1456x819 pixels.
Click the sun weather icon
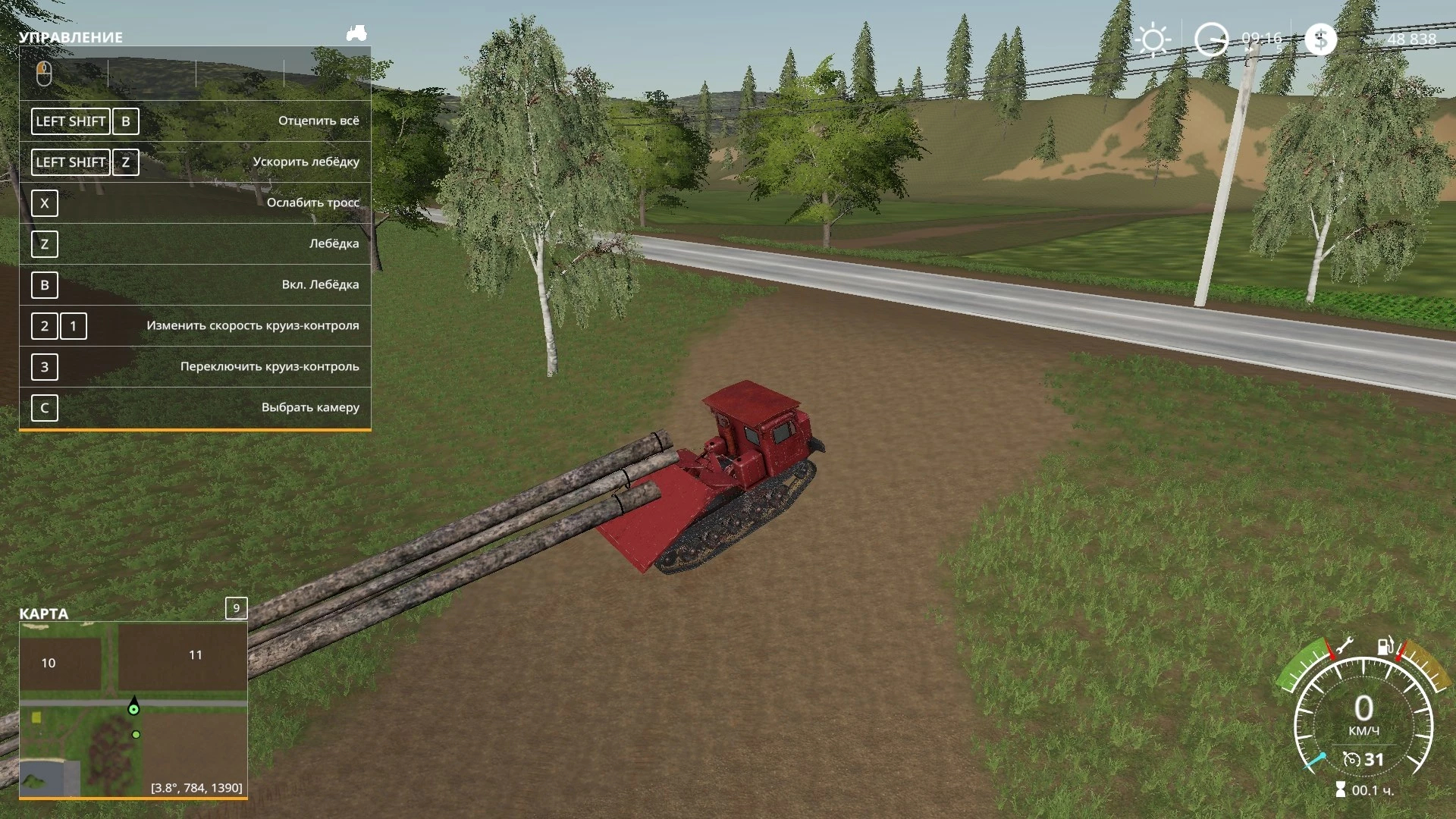tap(1153, 40)
